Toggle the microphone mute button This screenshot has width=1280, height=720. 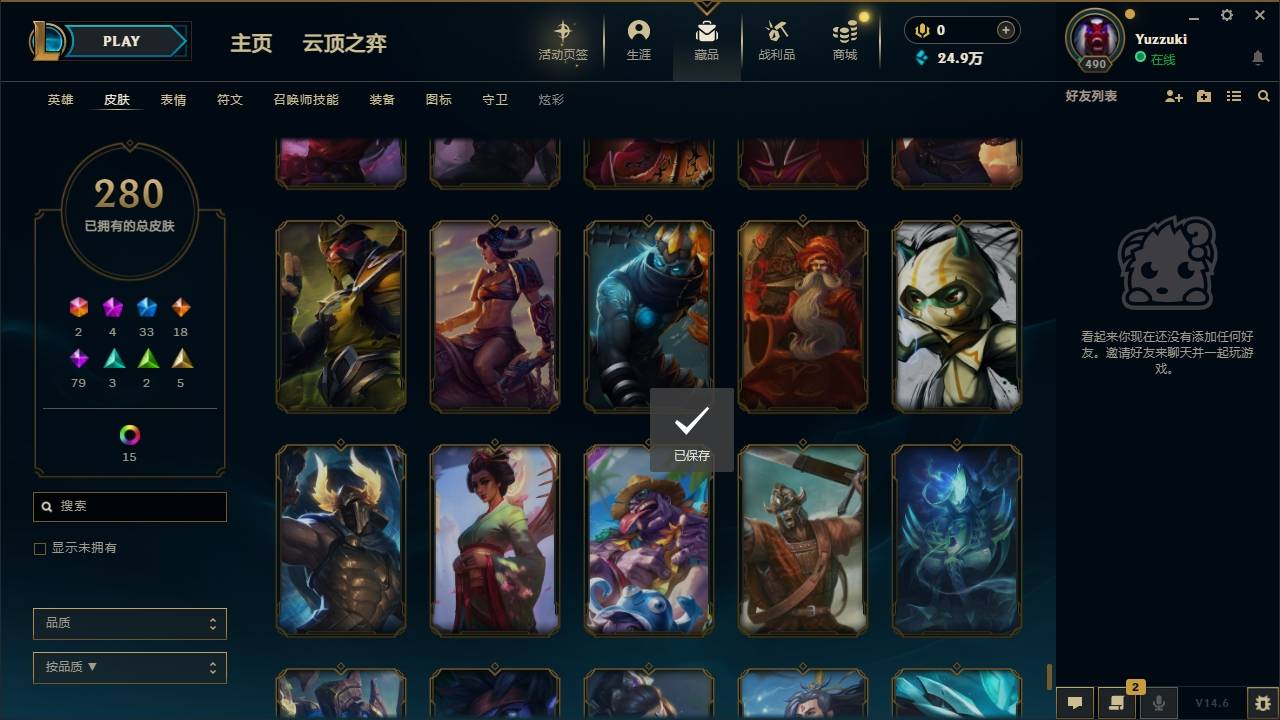pyautogui.click(x=1160, y=702)
